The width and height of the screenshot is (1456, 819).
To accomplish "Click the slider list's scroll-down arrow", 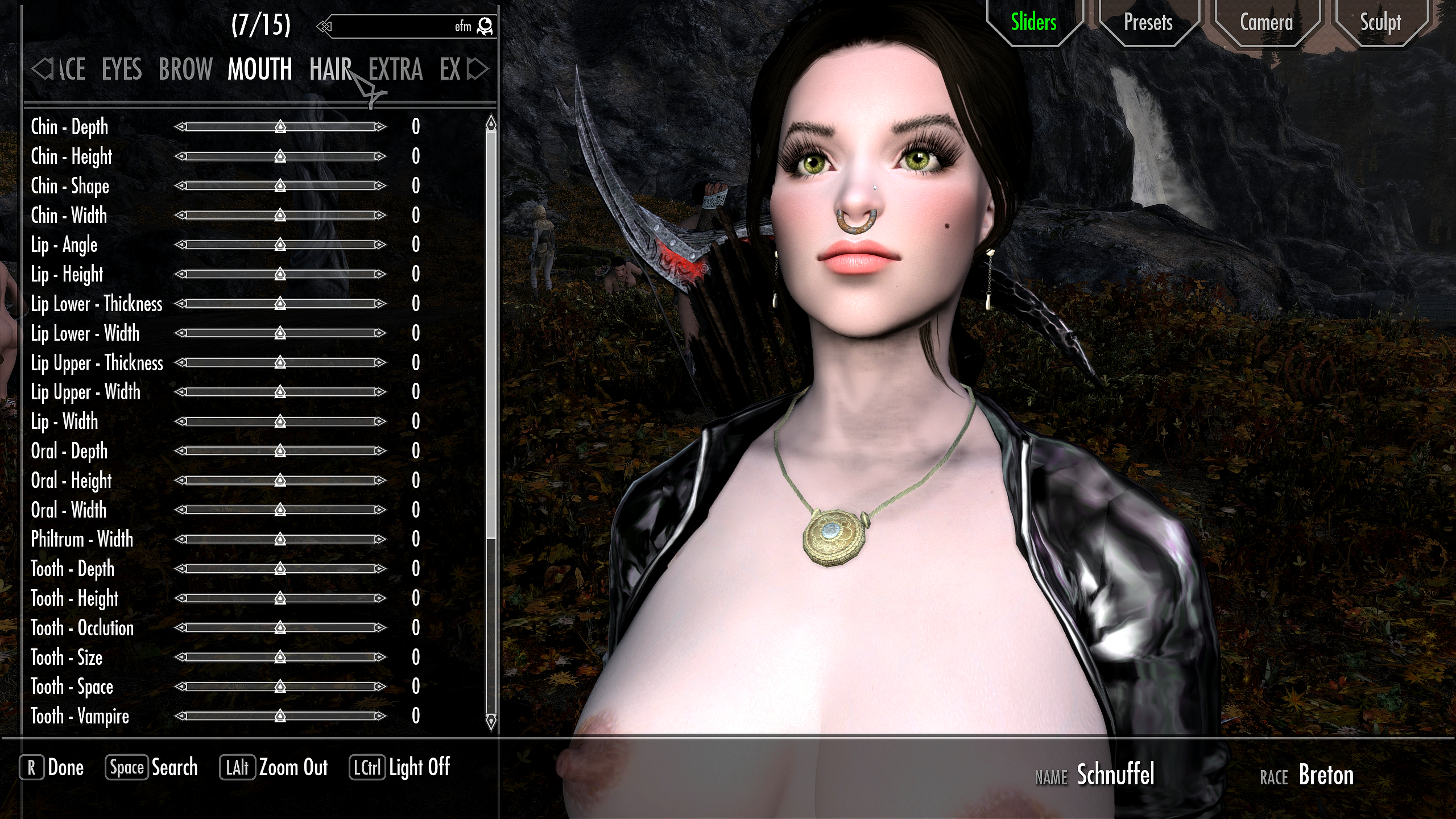I will 491,722.
